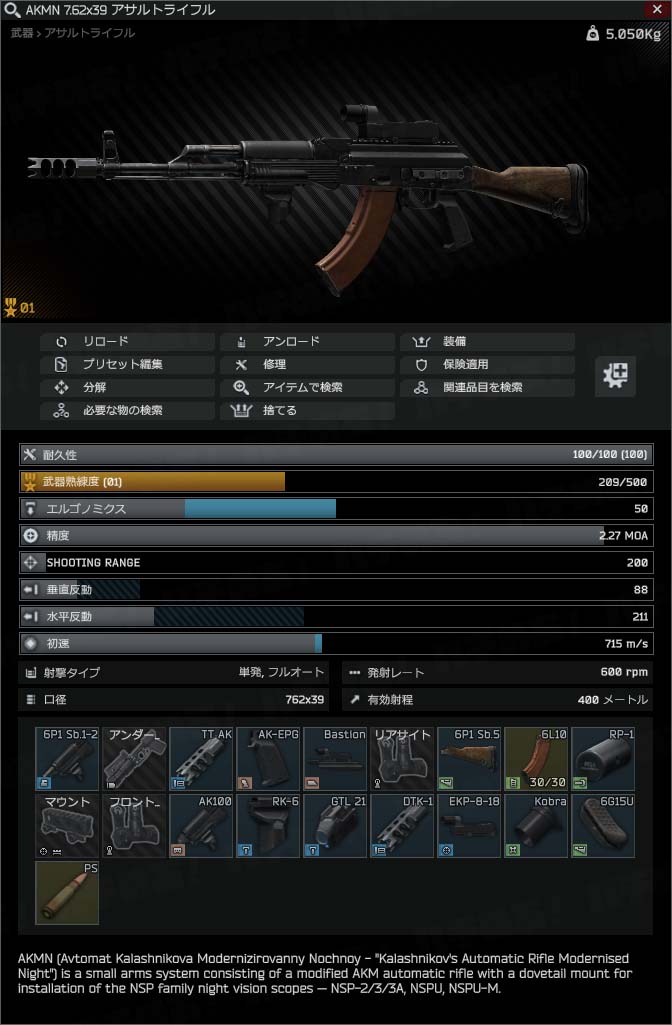672x1025 pixels.
Task: Select the 分解 disassemble option
Action: 127,387
